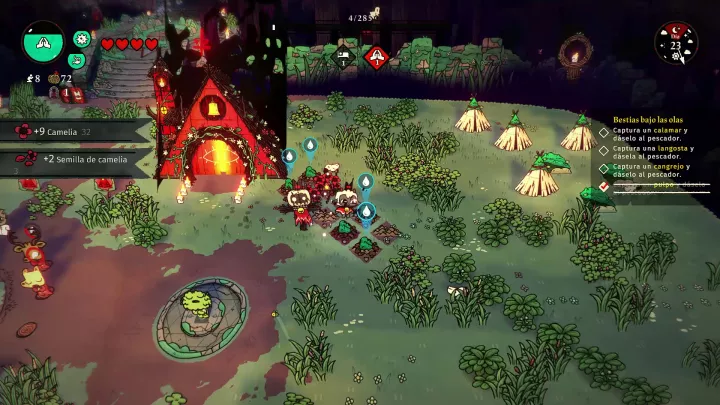
Task: Choose the langosta capture objective
Action: [x=653, y=153]
